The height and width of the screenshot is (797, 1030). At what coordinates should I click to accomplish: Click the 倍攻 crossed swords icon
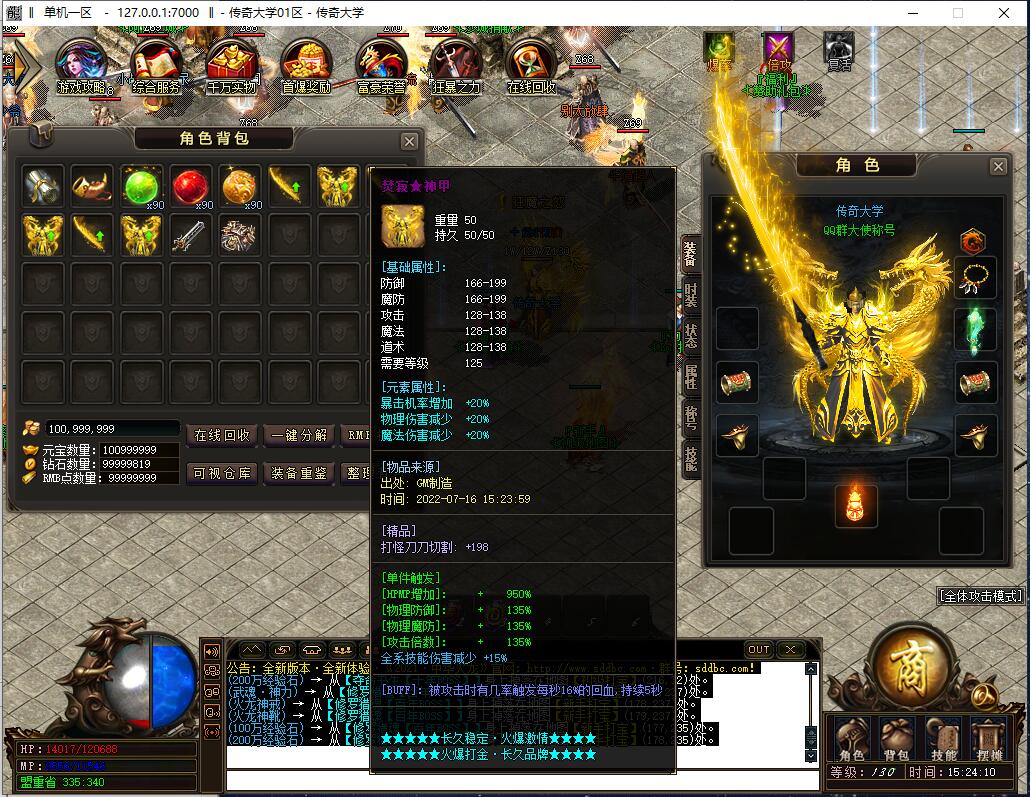778,50
